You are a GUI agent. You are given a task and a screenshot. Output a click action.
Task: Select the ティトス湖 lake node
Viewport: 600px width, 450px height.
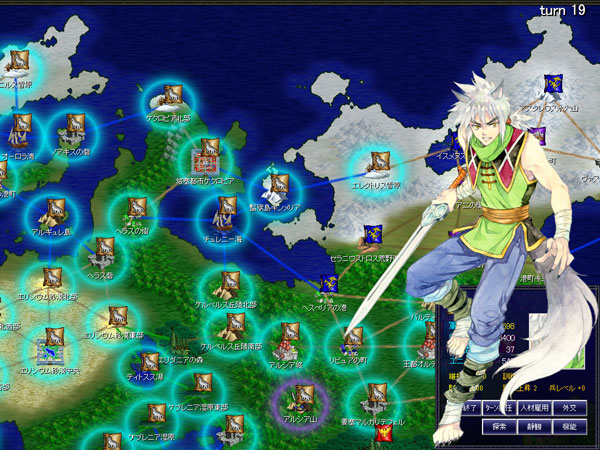click(x=150, y=362)
